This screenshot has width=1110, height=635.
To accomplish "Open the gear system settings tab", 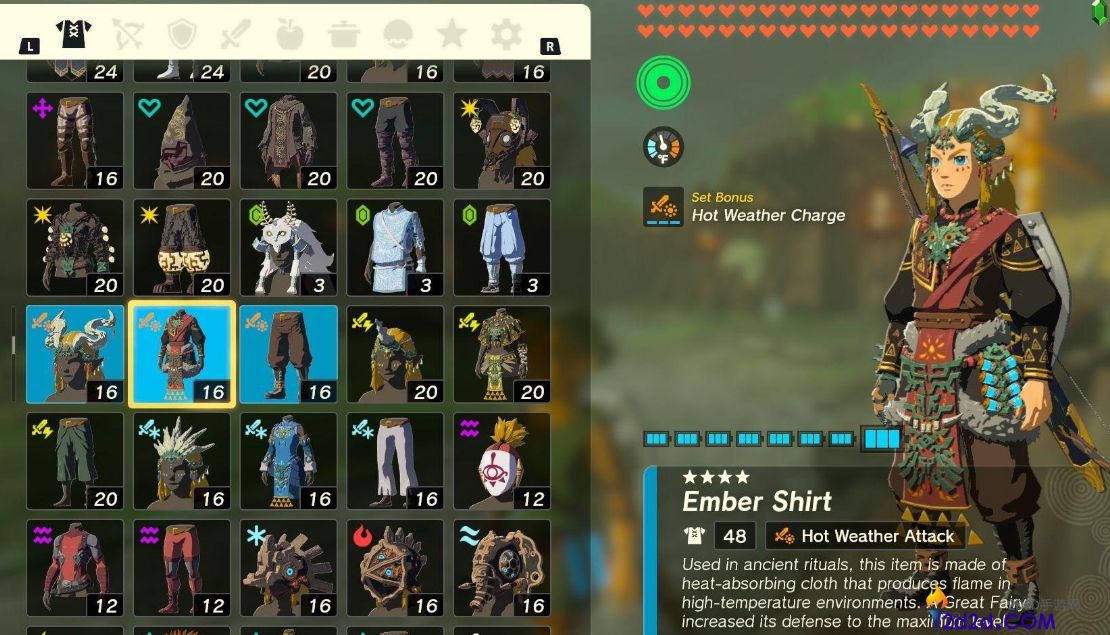I will click(506, 35).
